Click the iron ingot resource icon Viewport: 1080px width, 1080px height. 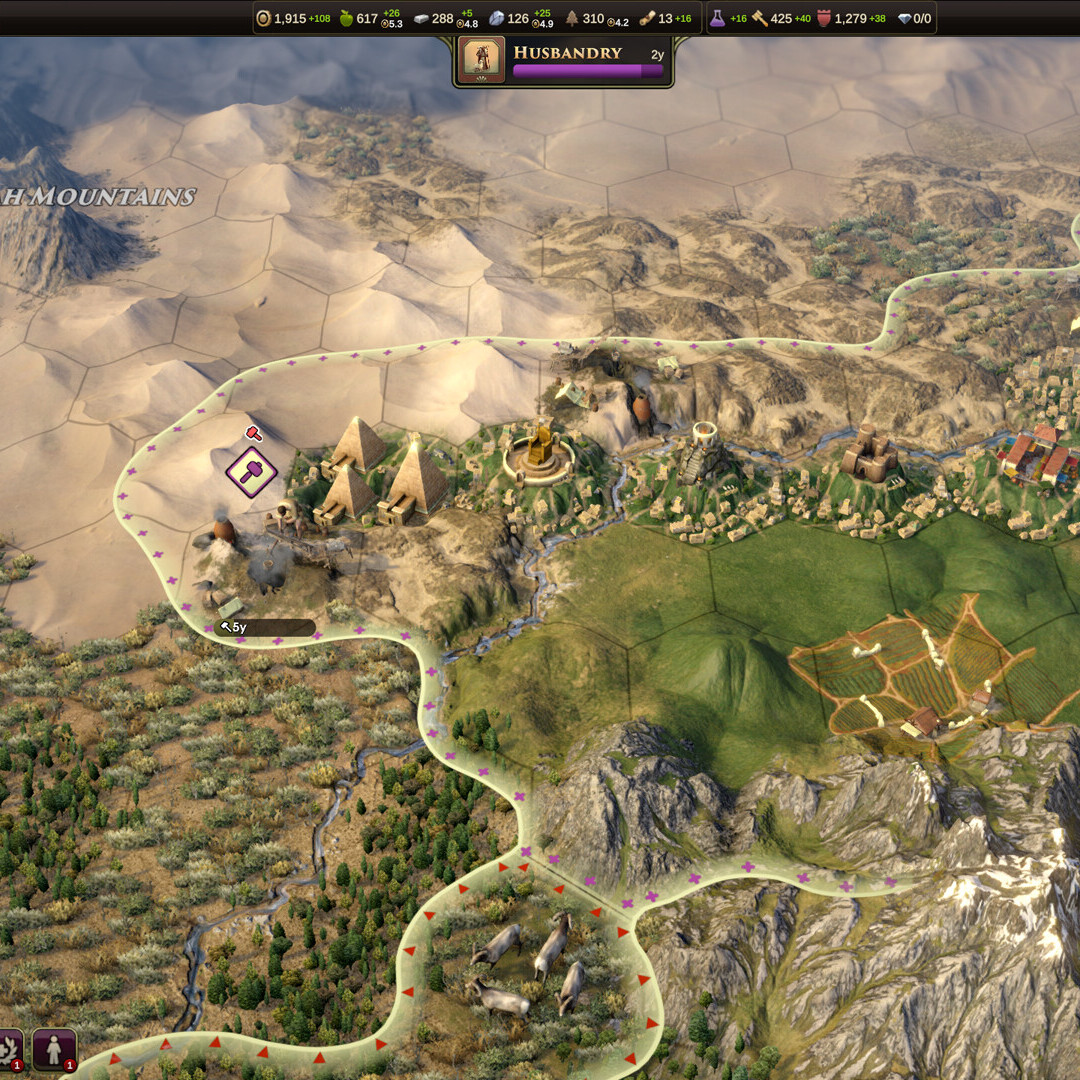422,18
